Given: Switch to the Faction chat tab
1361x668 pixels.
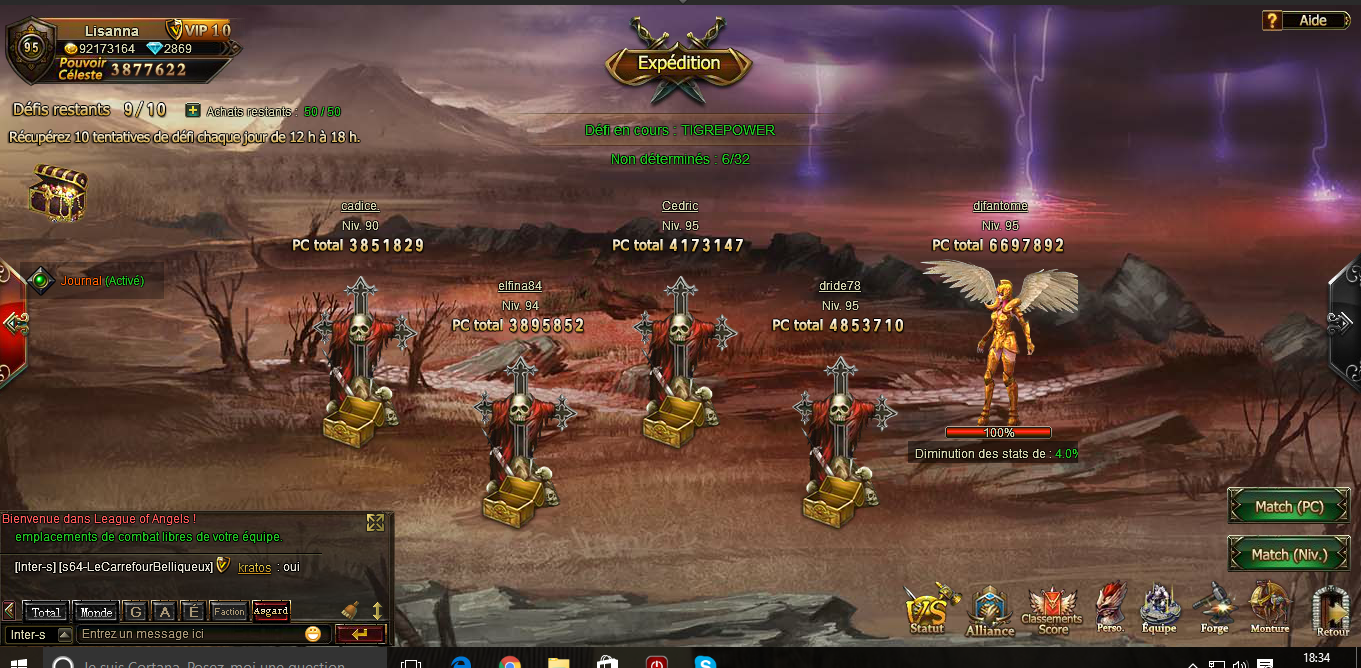Looking at the screenshot, I should tap(229, 612).
